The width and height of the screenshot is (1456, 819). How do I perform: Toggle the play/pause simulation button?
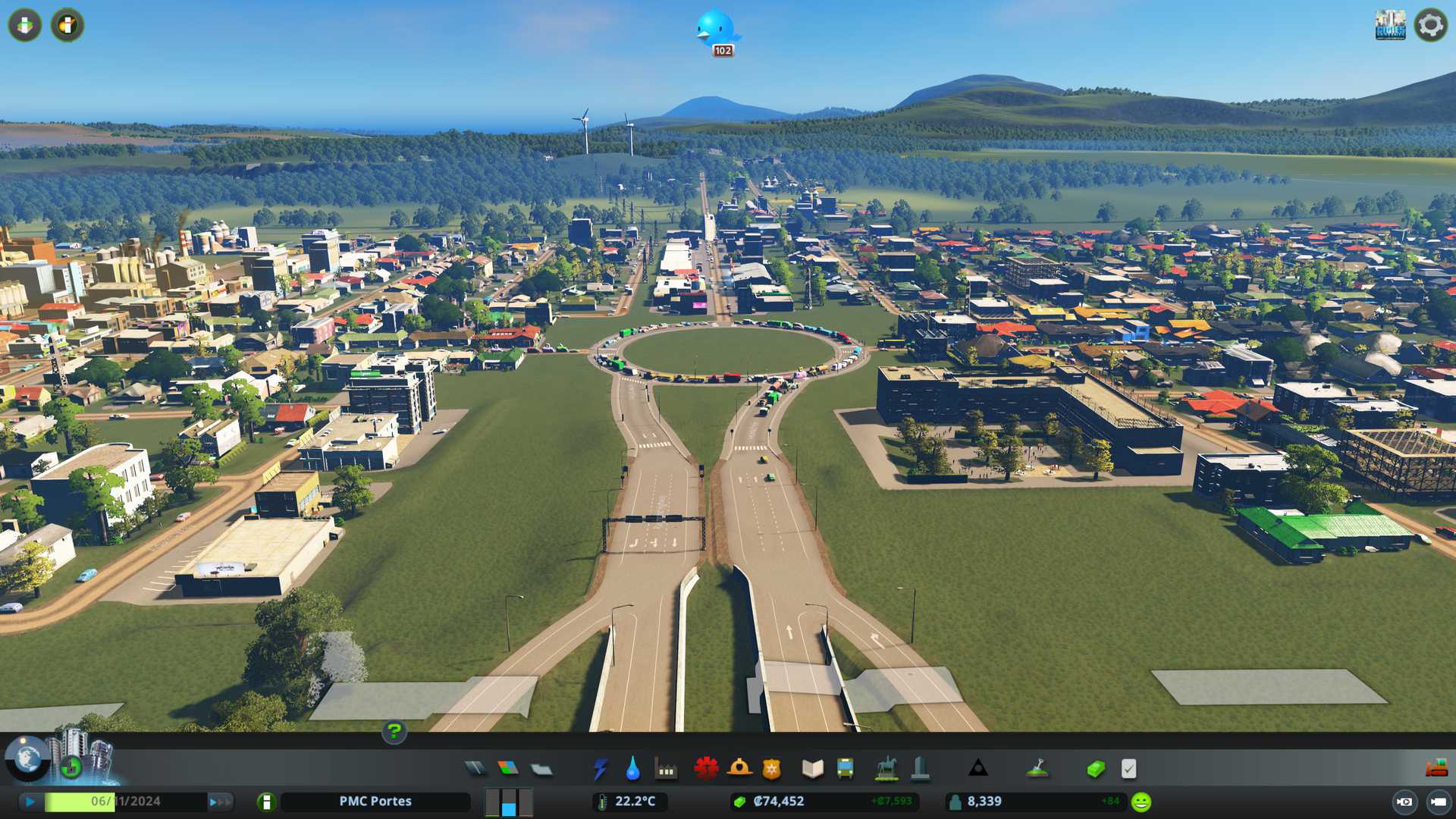click(30, 802)
